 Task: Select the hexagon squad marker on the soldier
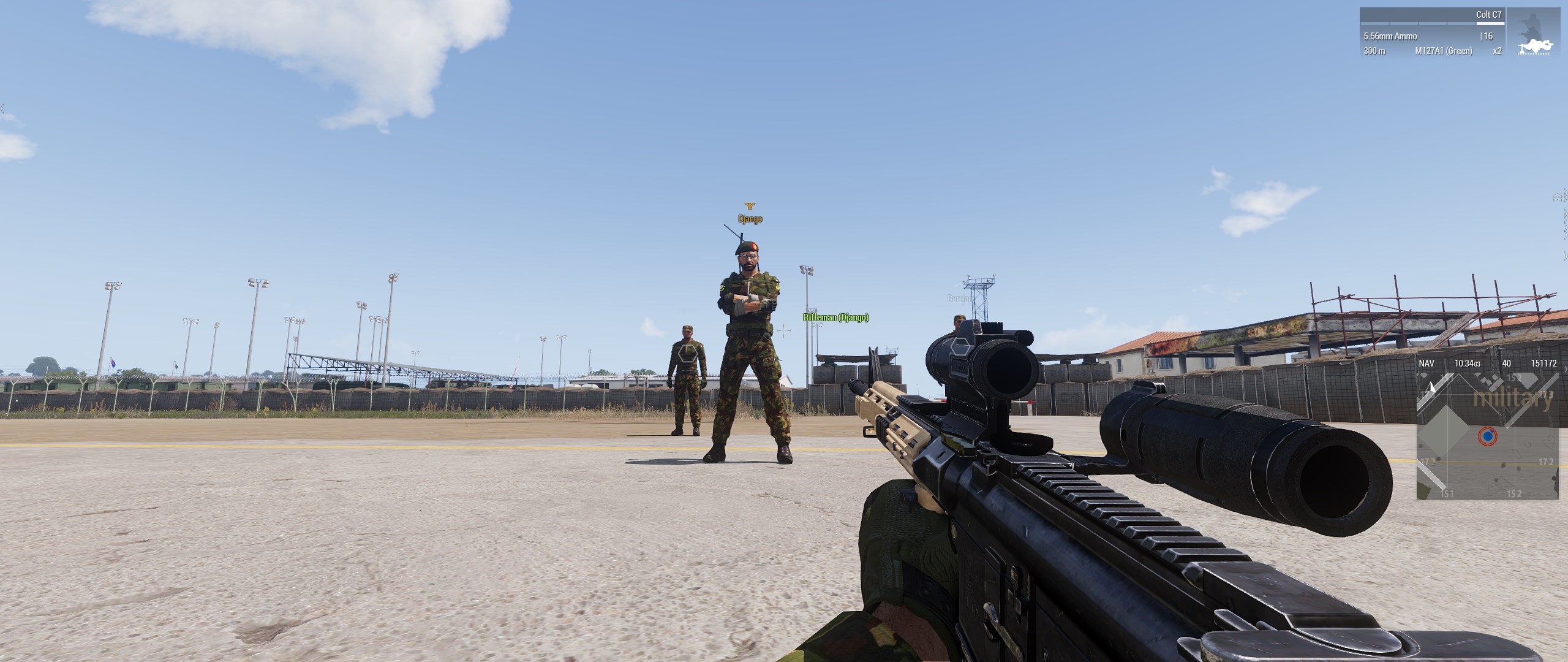click(686, 354)
